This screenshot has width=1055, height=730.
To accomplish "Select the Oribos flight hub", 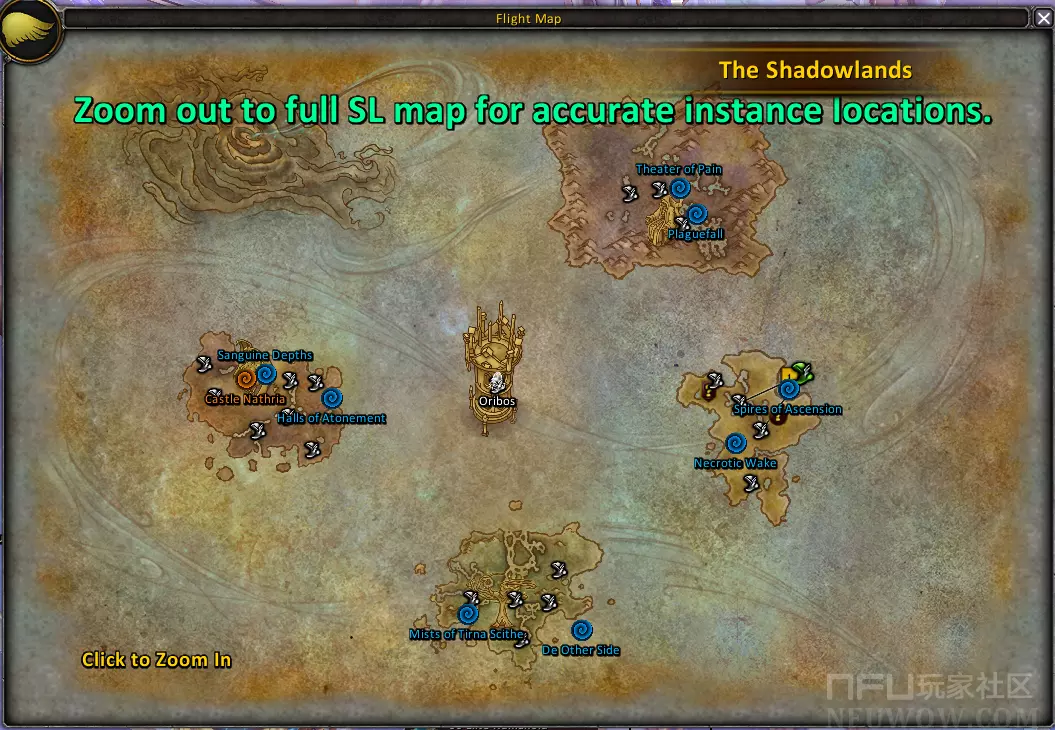I will coord(495,381).
